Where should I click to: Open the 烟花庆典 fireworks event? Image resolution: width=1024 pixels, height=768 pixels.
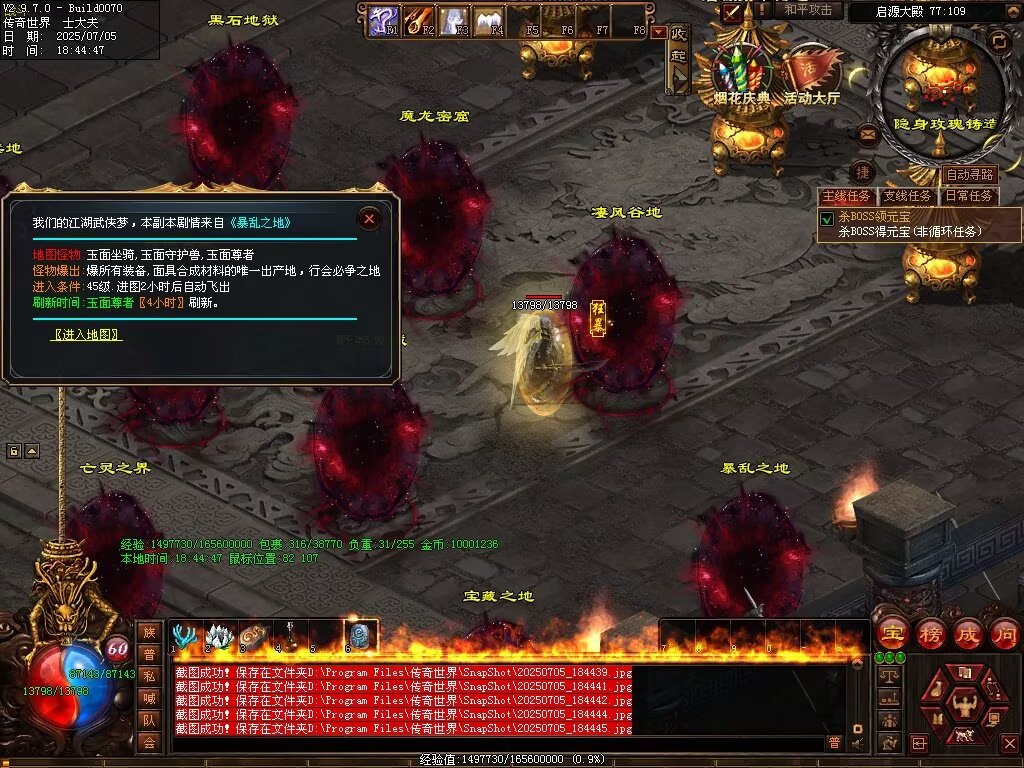pos(741,72)
